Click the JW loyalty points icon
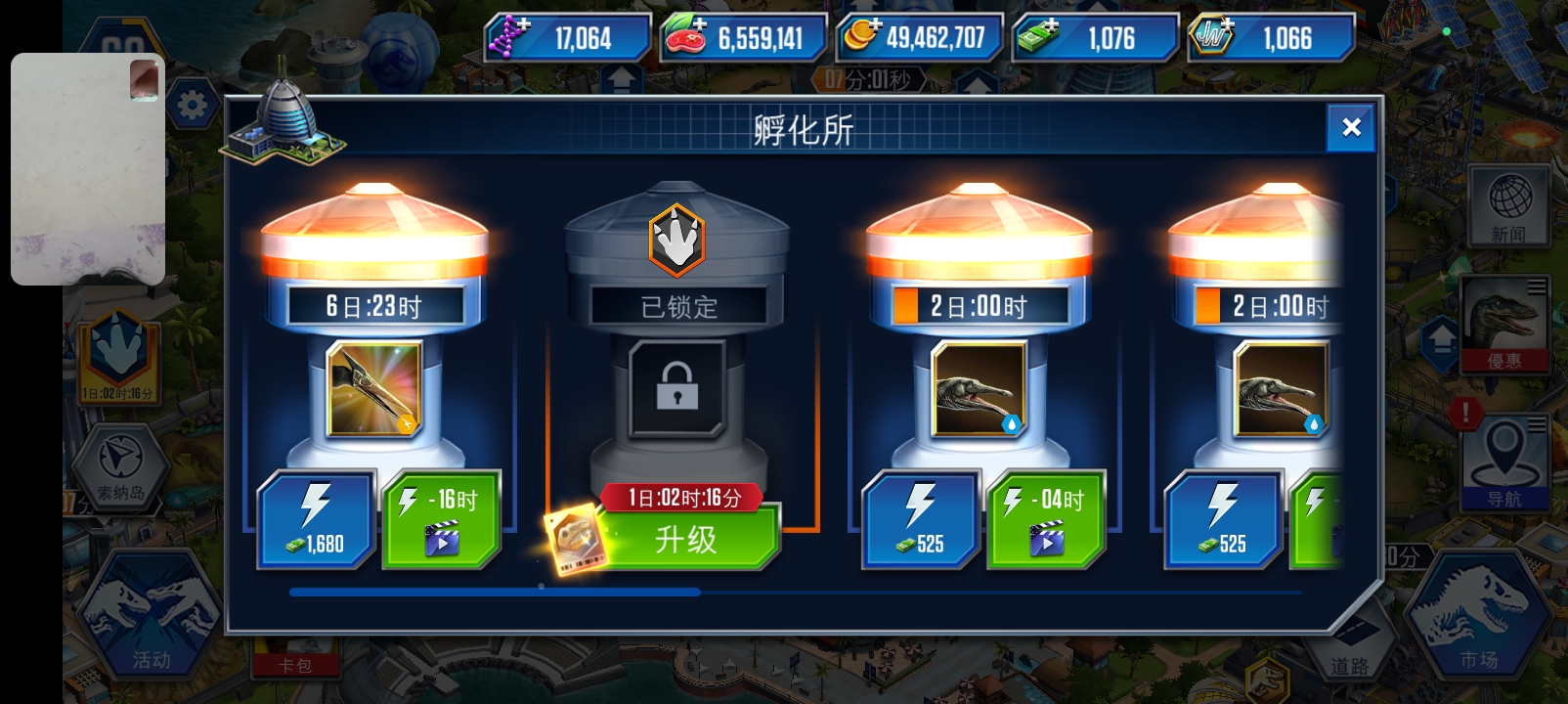Image resolution: width=1568 pixels, height=704 pixels. [x=1212, y=32]
